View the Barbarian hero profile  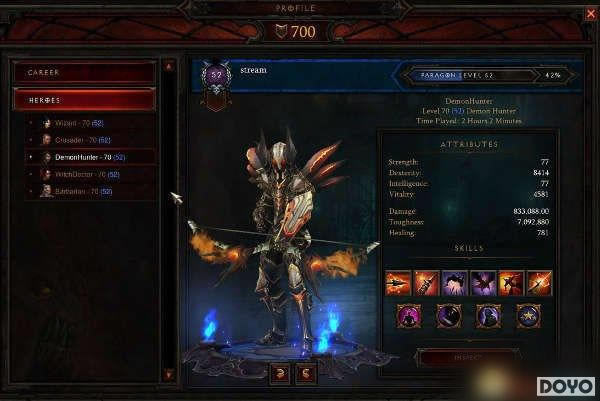[x=80, y=191]
